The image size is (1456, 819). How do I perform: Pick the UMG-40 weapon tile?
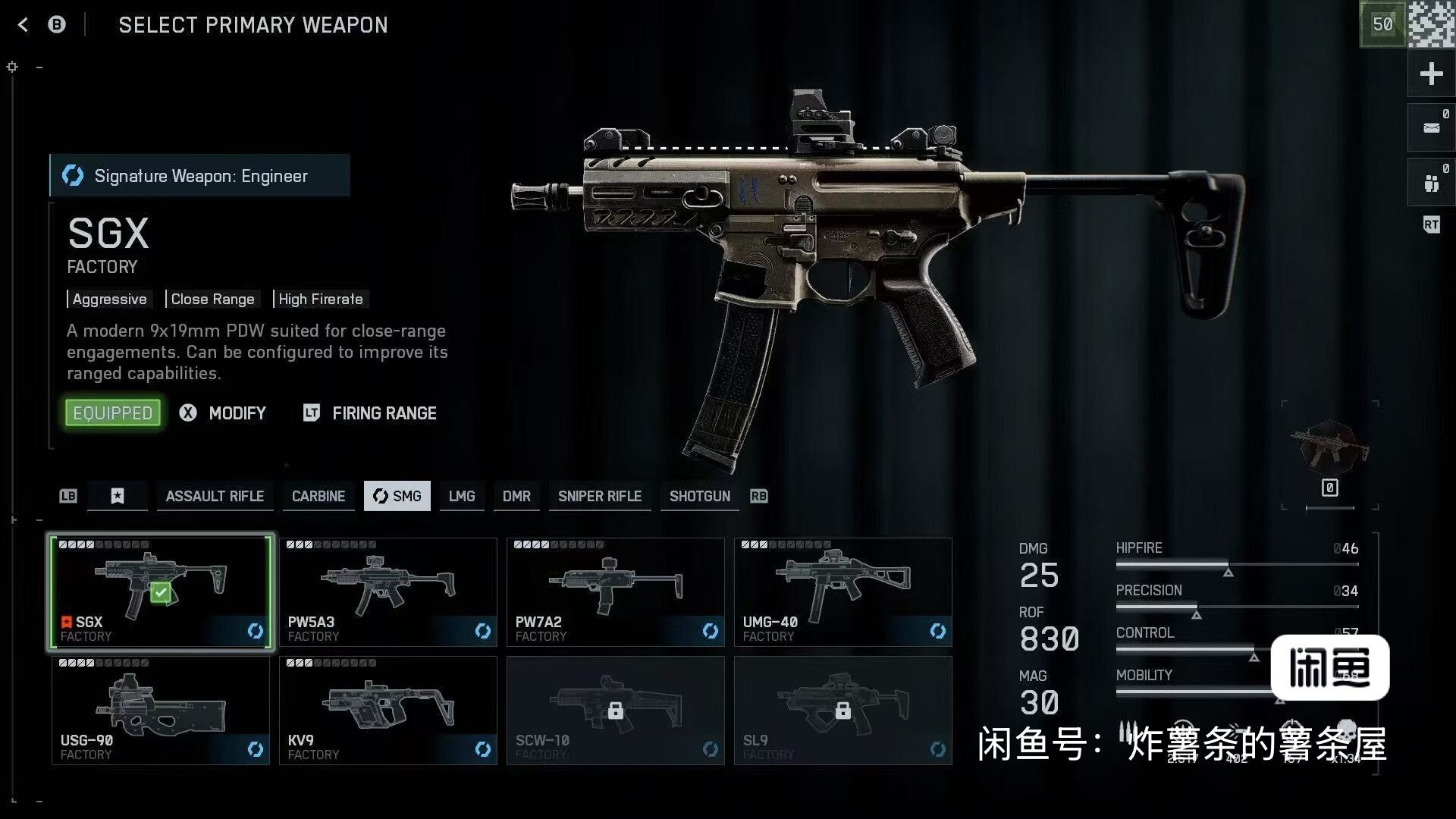point(843,592)
